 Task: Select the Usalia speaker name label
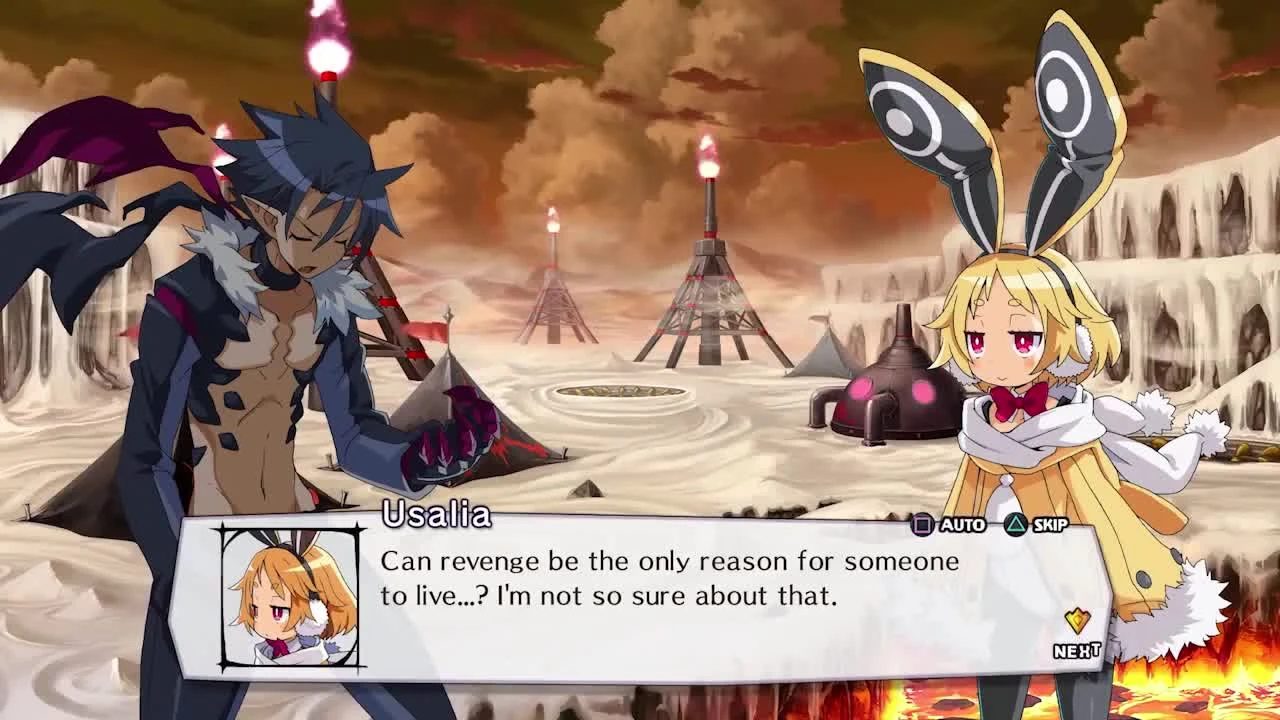pos(435,514)
